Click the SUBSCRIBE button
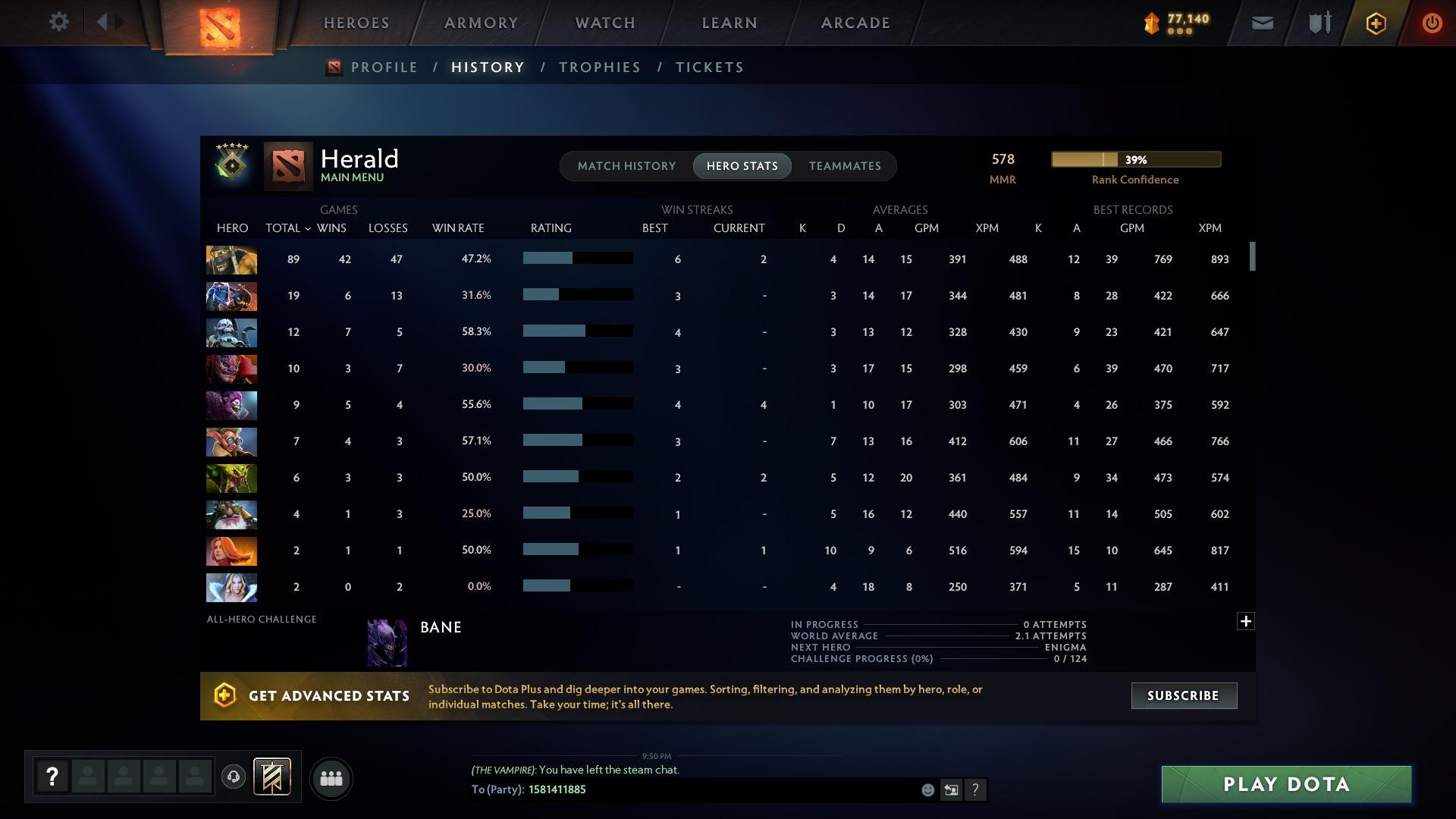The height and width of the screenshot is (819, 1456). (x=1183, y=695)
